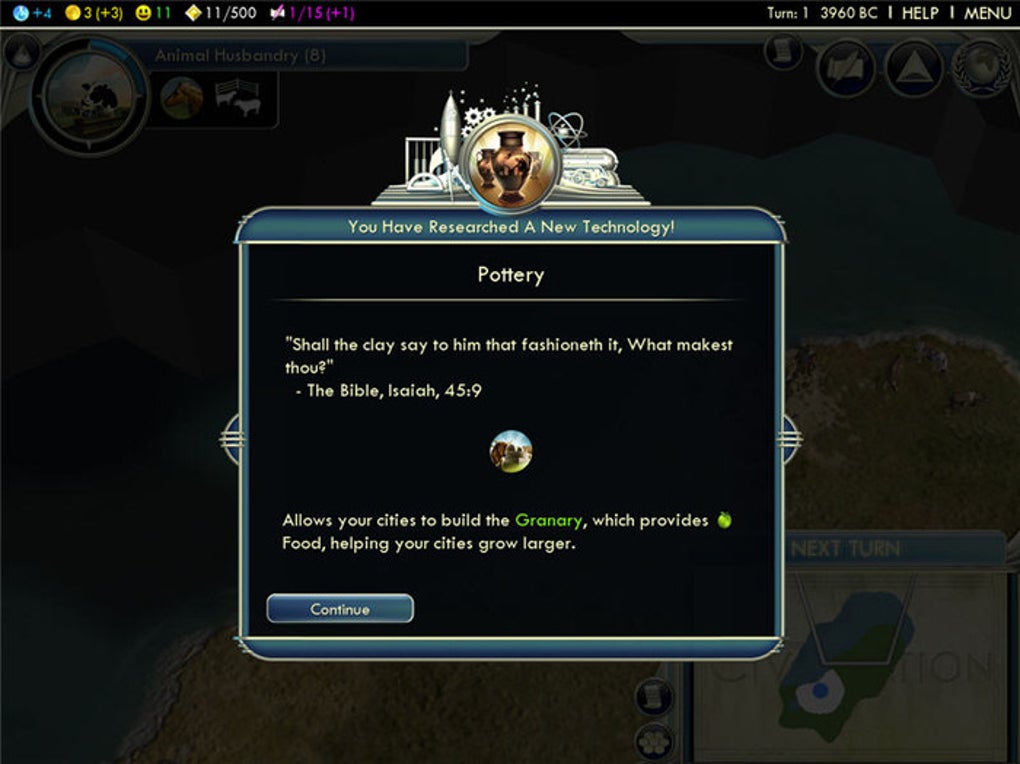
Task: Open the triangle pyramid icon panel
Action: pyautogui.click(x=915, y=69)
